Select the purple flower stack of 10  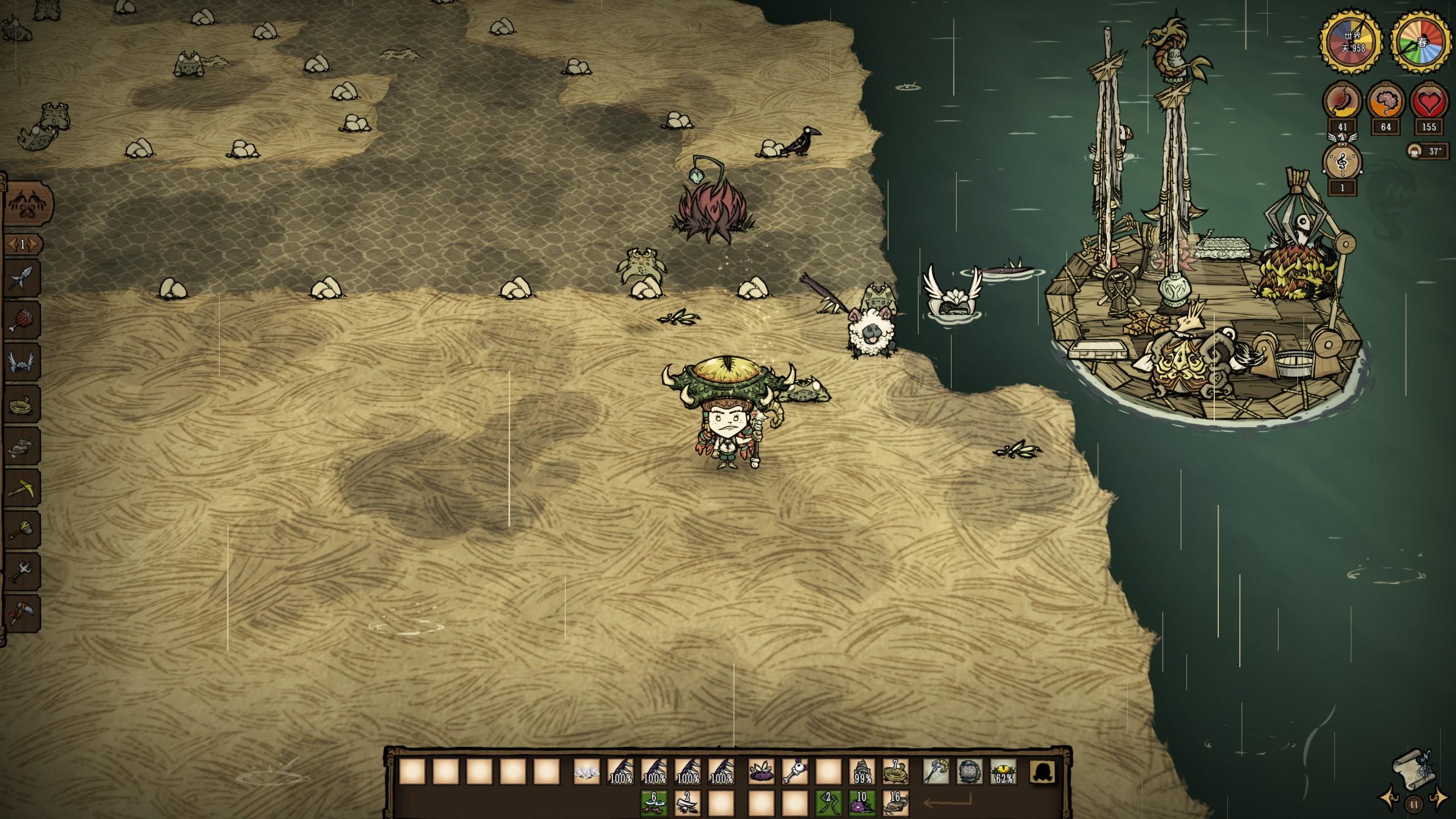862,803
